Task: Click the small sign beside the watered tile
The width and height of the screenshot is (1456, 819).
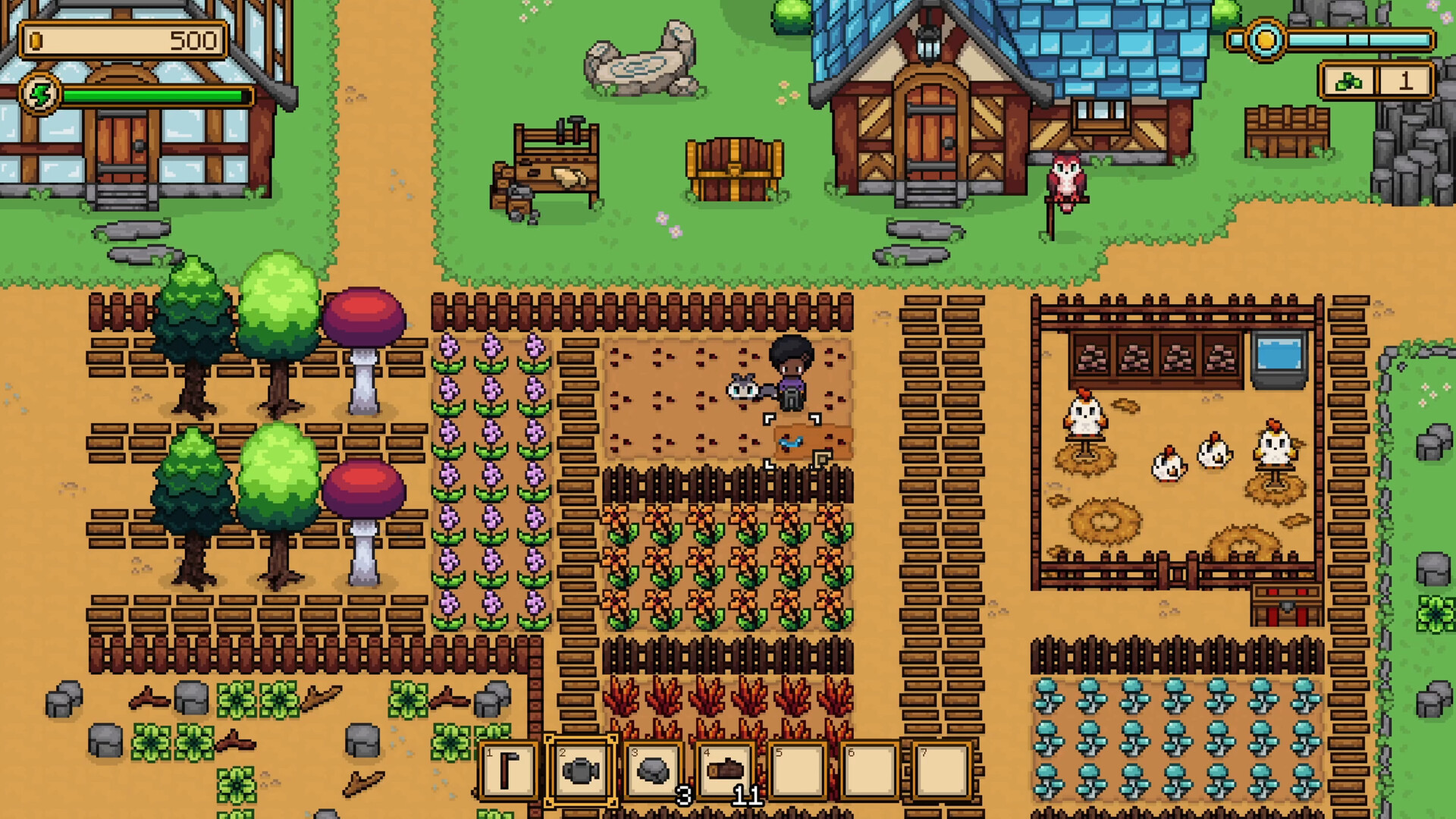Action: pos(821,457)
